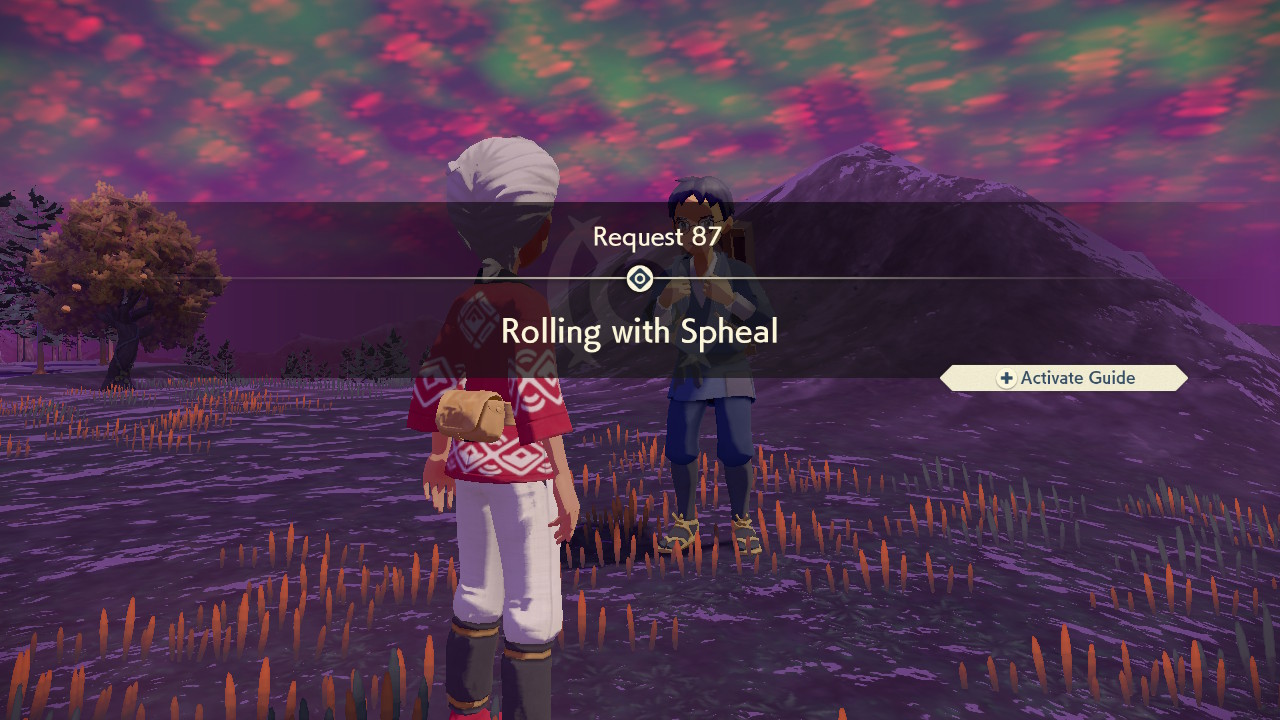Click the Pokéball emblem beneath Request 87
This screenshot has height=720, width=1280.
coord(639,279)
